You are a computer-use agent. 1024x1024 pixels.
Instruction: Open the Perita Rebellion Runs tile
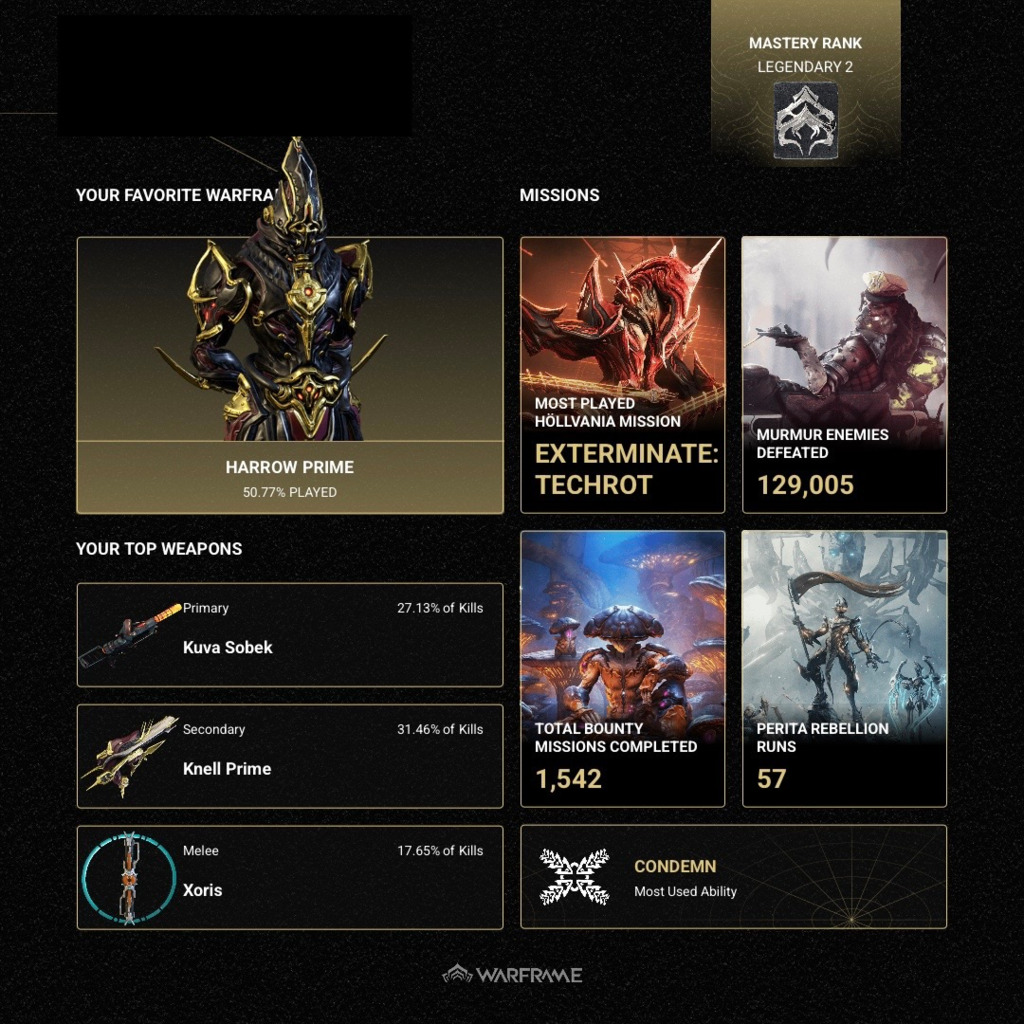click(844, 668)
